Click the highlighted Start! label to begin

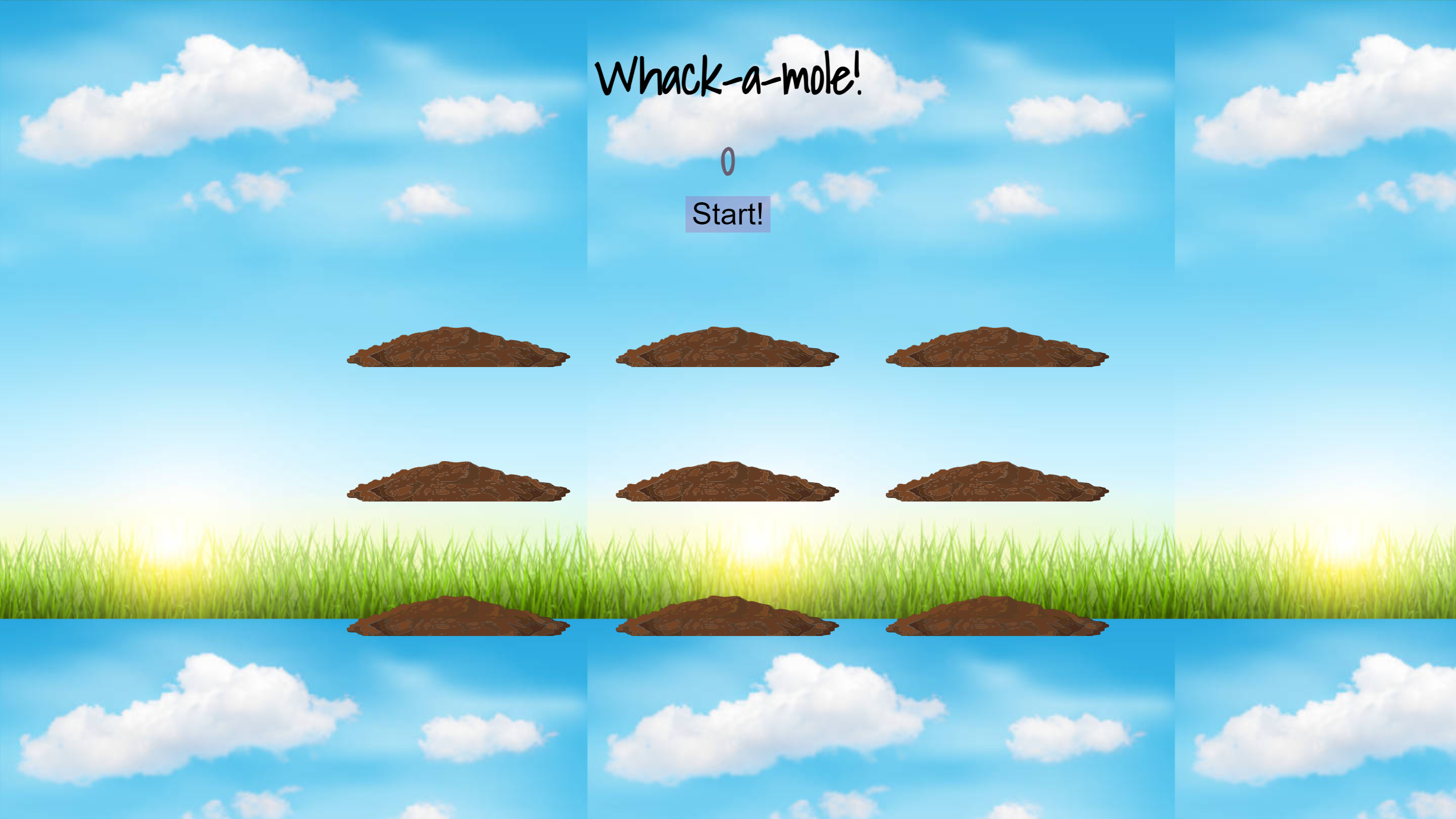tap(727, 214)
